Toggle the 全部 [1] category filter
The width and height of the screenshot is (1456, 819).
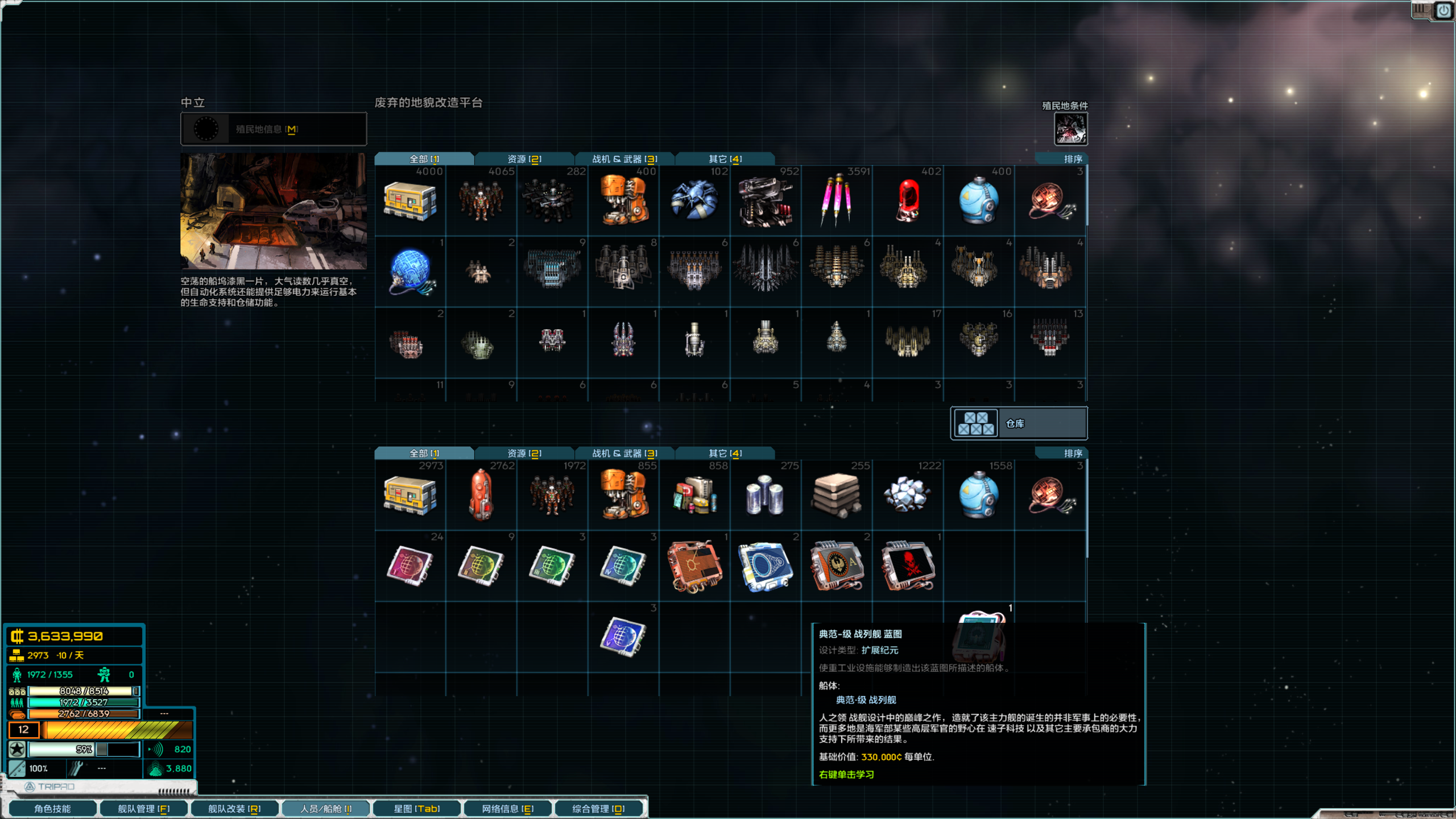pyautogui.click(x=424, y=159)
